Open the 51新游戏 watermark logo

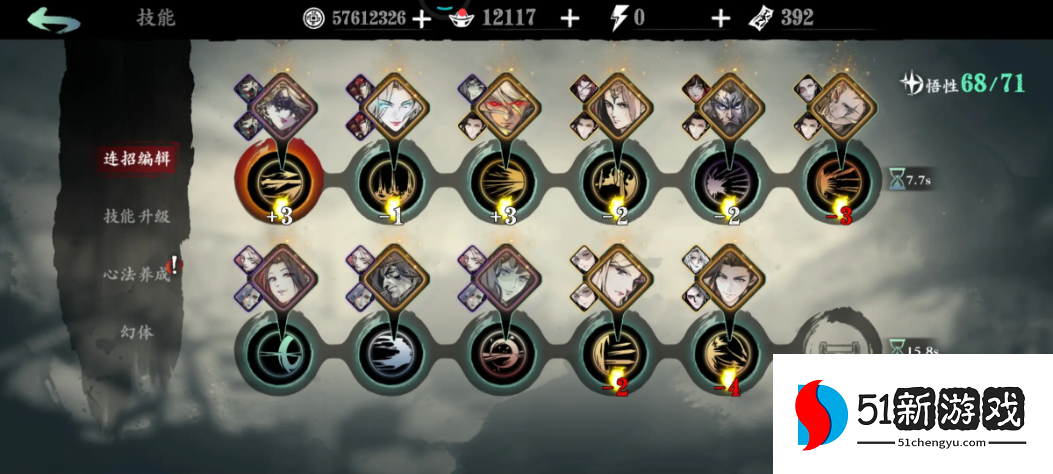[910, 412]
